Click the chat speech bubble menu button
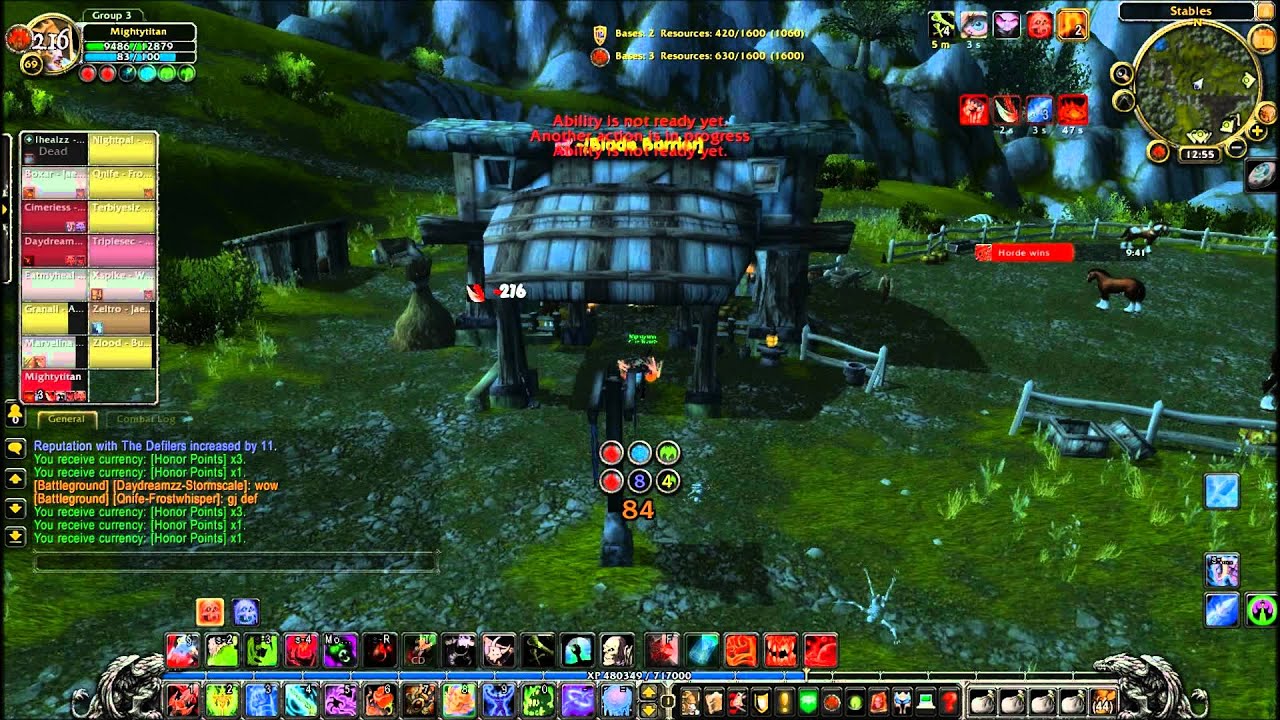1280x720 pixels. pyautogui.click(x=15, y=449)
